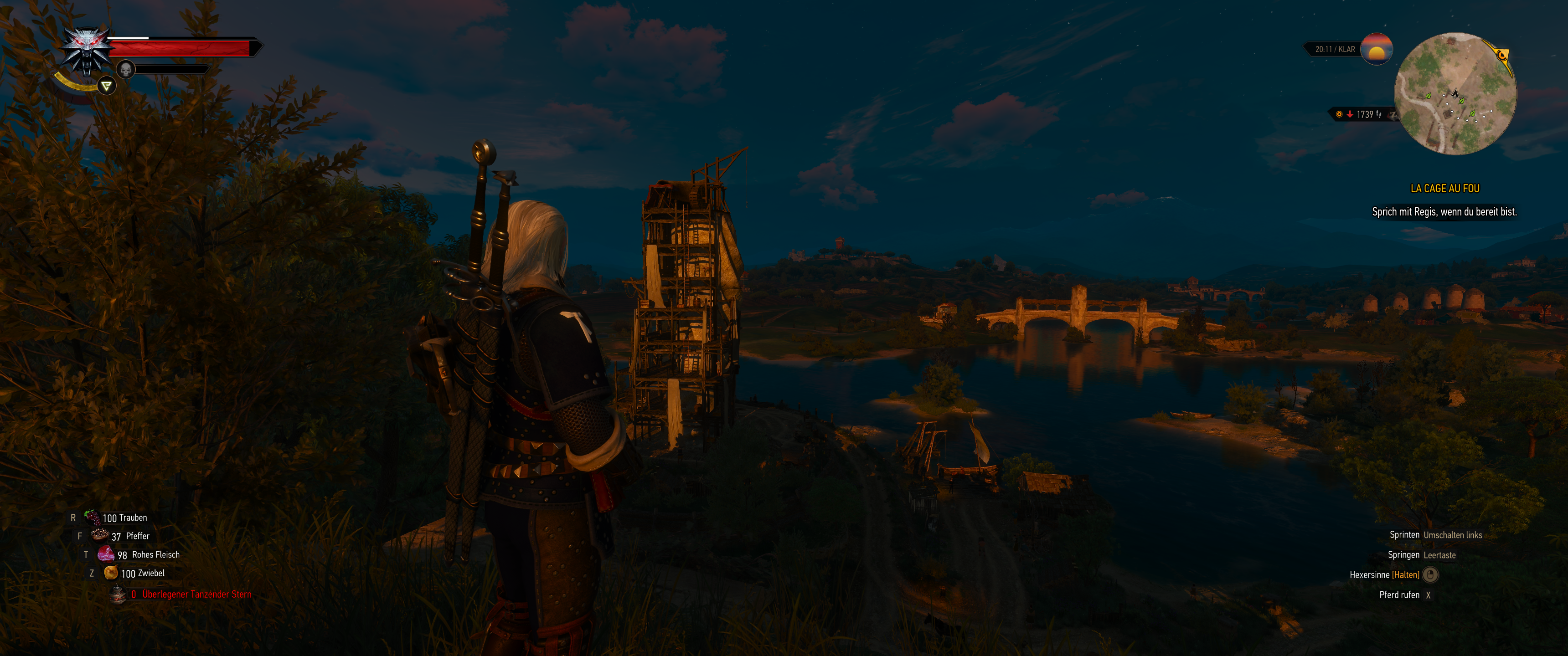The image size is (1568, 656).
Task: Select the quest title LA CAGE AU FOU
Action: pyautogui.click(x=1446, y=189)
